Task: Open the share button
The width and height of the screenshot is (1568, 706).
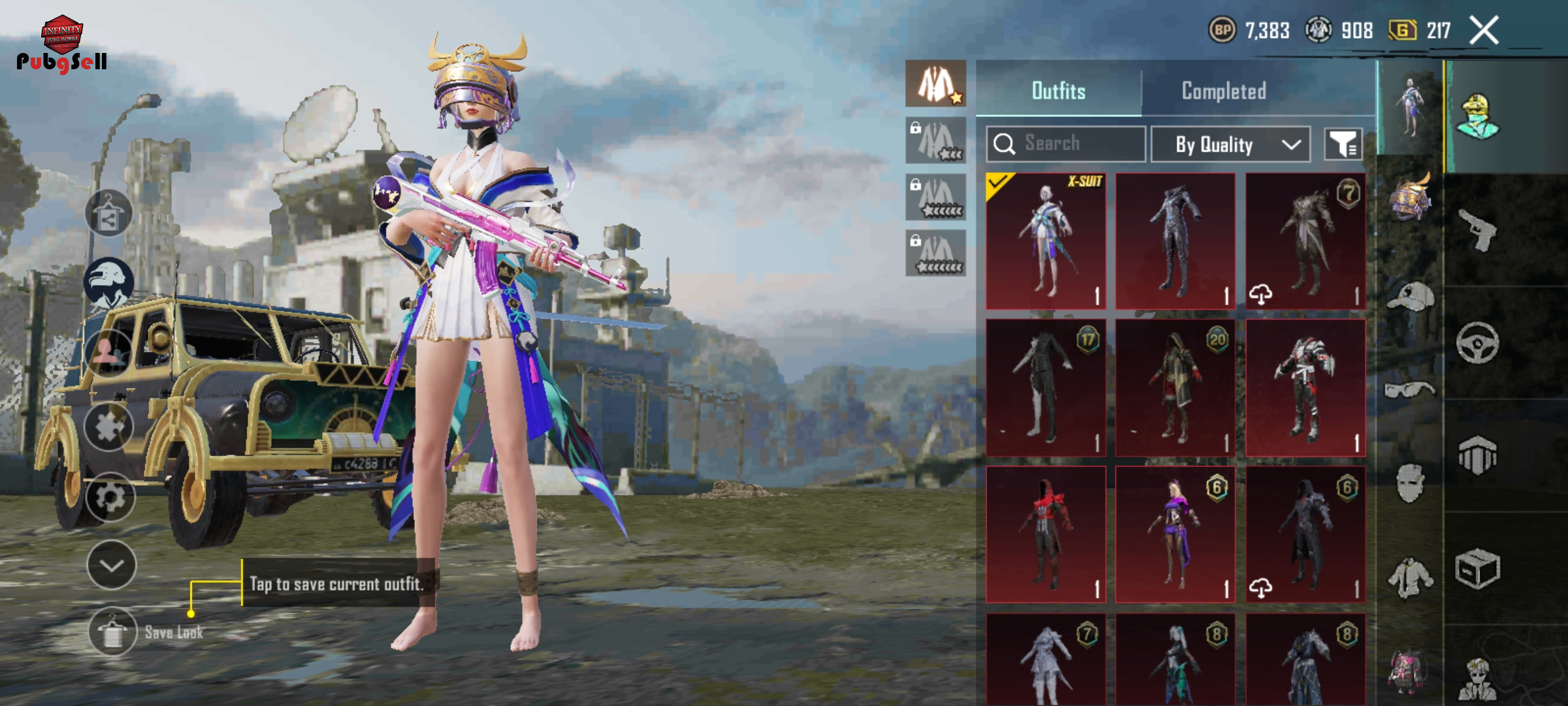Action: (108, 214)
